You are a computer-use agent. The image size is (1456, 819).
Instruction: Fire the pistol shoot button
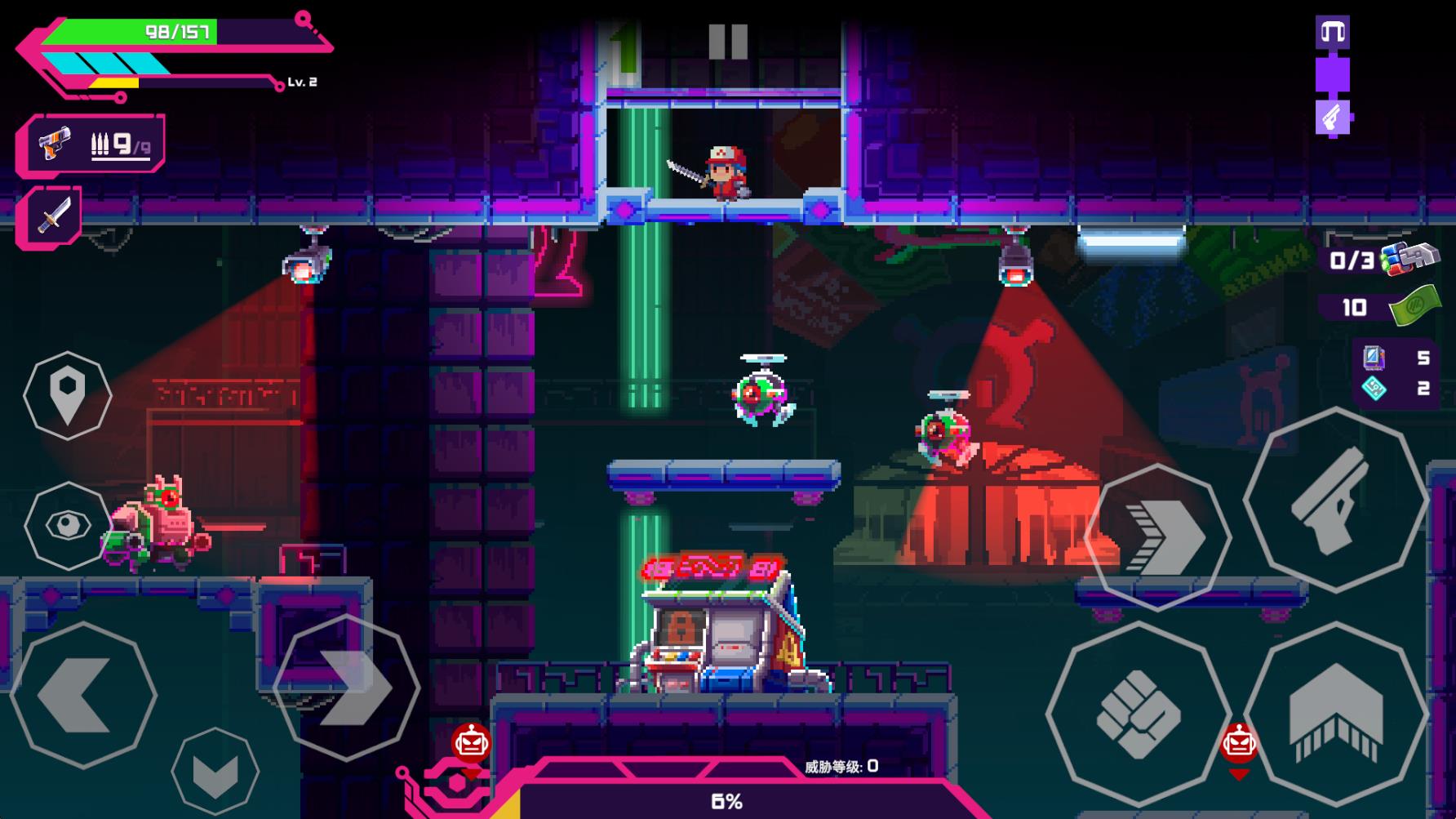pyautogui.click(x=1334, y=500)
